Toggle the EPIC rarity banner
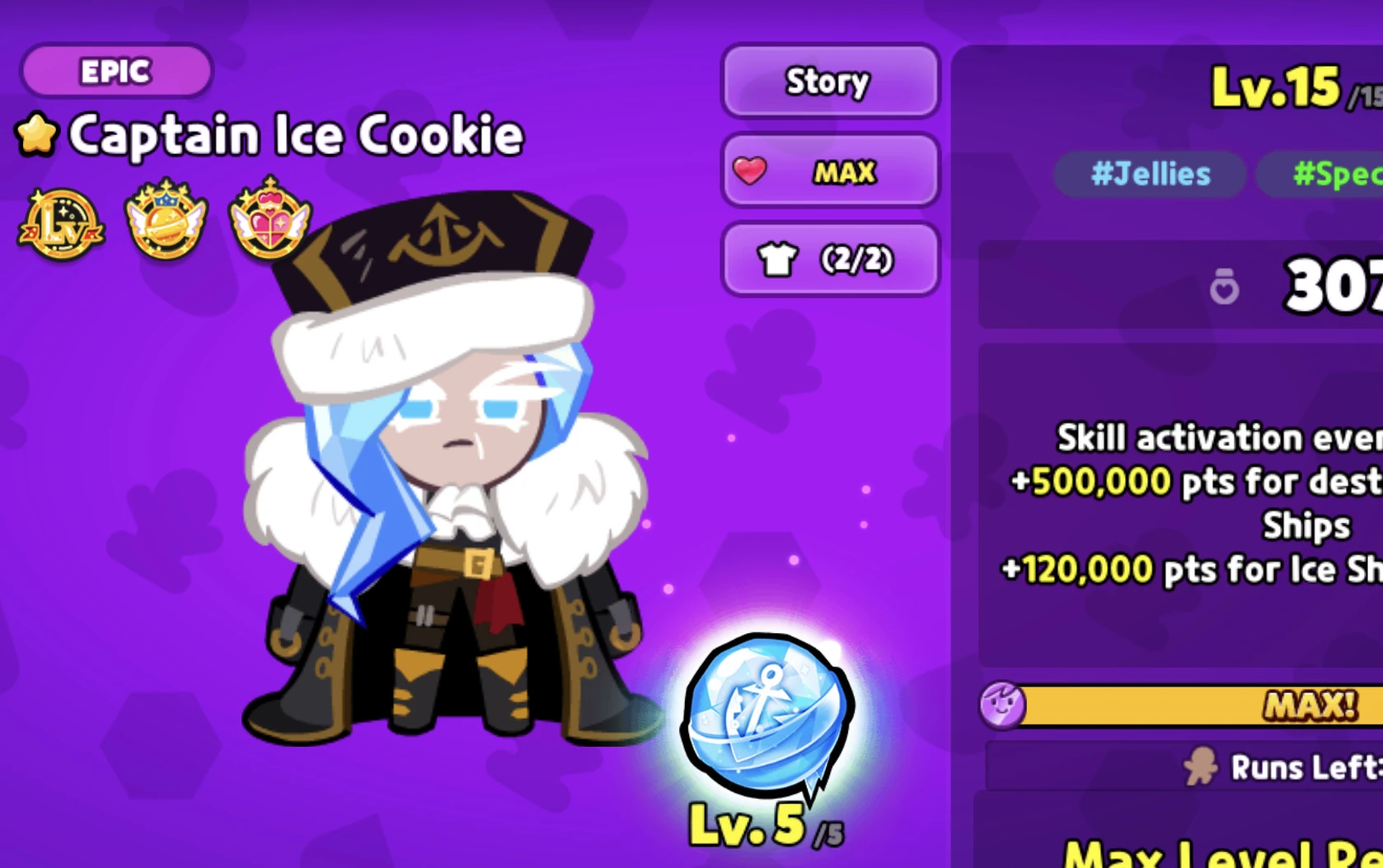This screenshot has height=868, width=1383. click(115, 71)
